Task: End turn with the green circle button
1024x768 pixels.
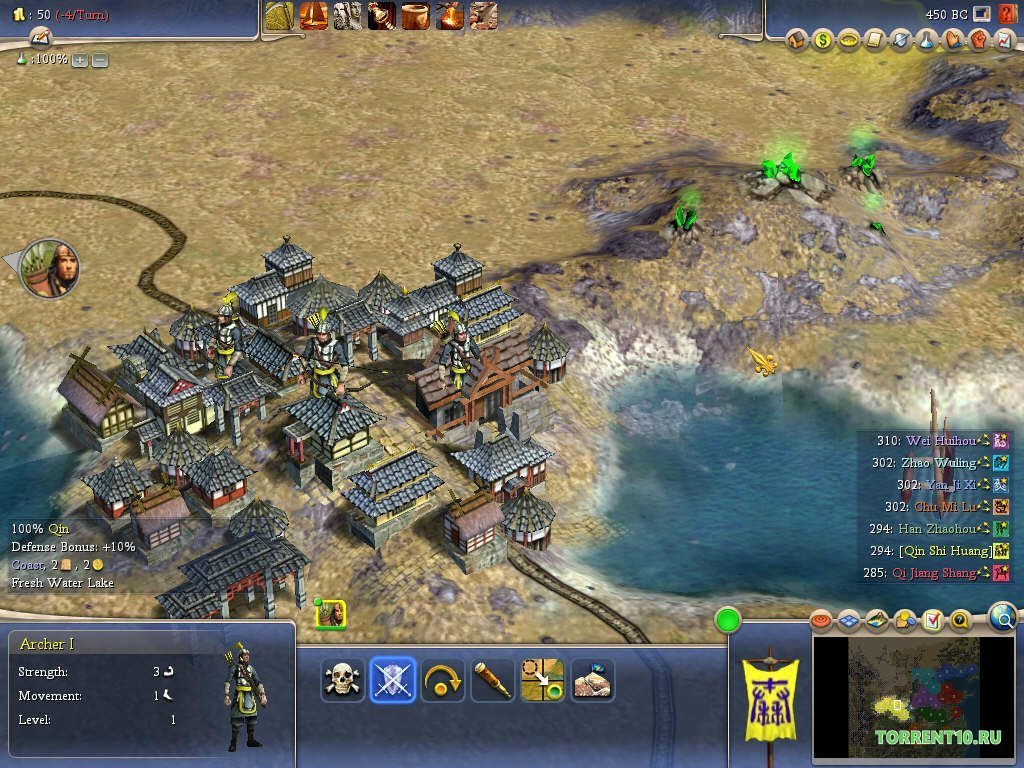Action: point(728,620)
